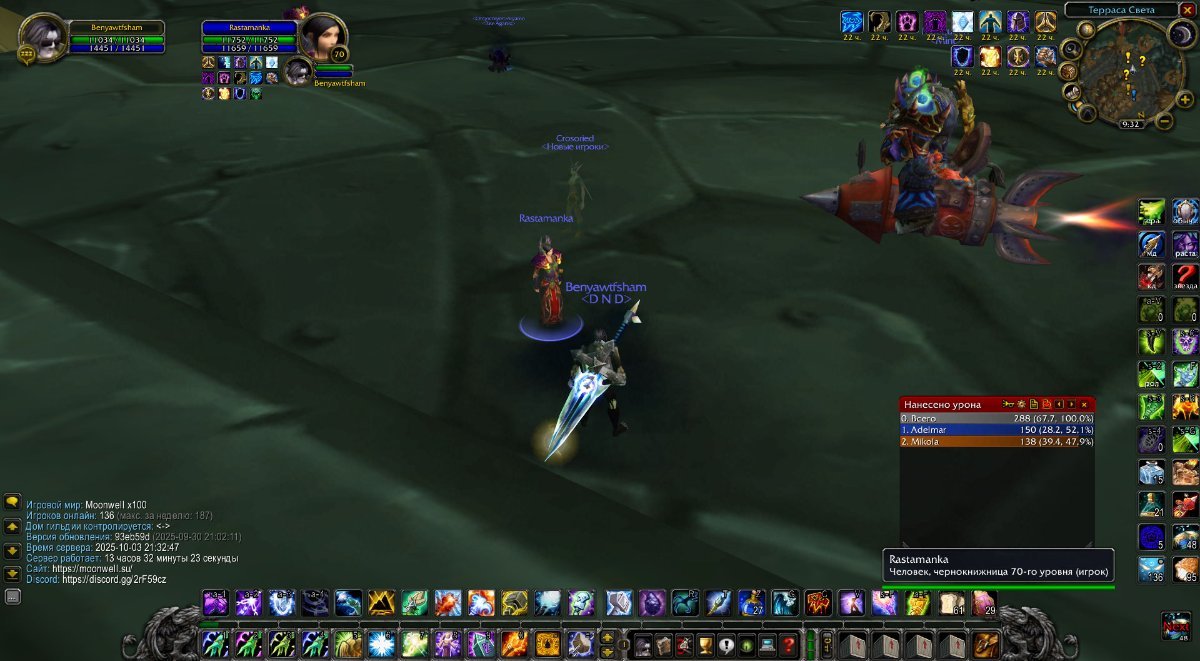Open the red question mark help button
The height and width of the screenshot is (661, 1200).
pyautogui.click(x=789, y=644)
